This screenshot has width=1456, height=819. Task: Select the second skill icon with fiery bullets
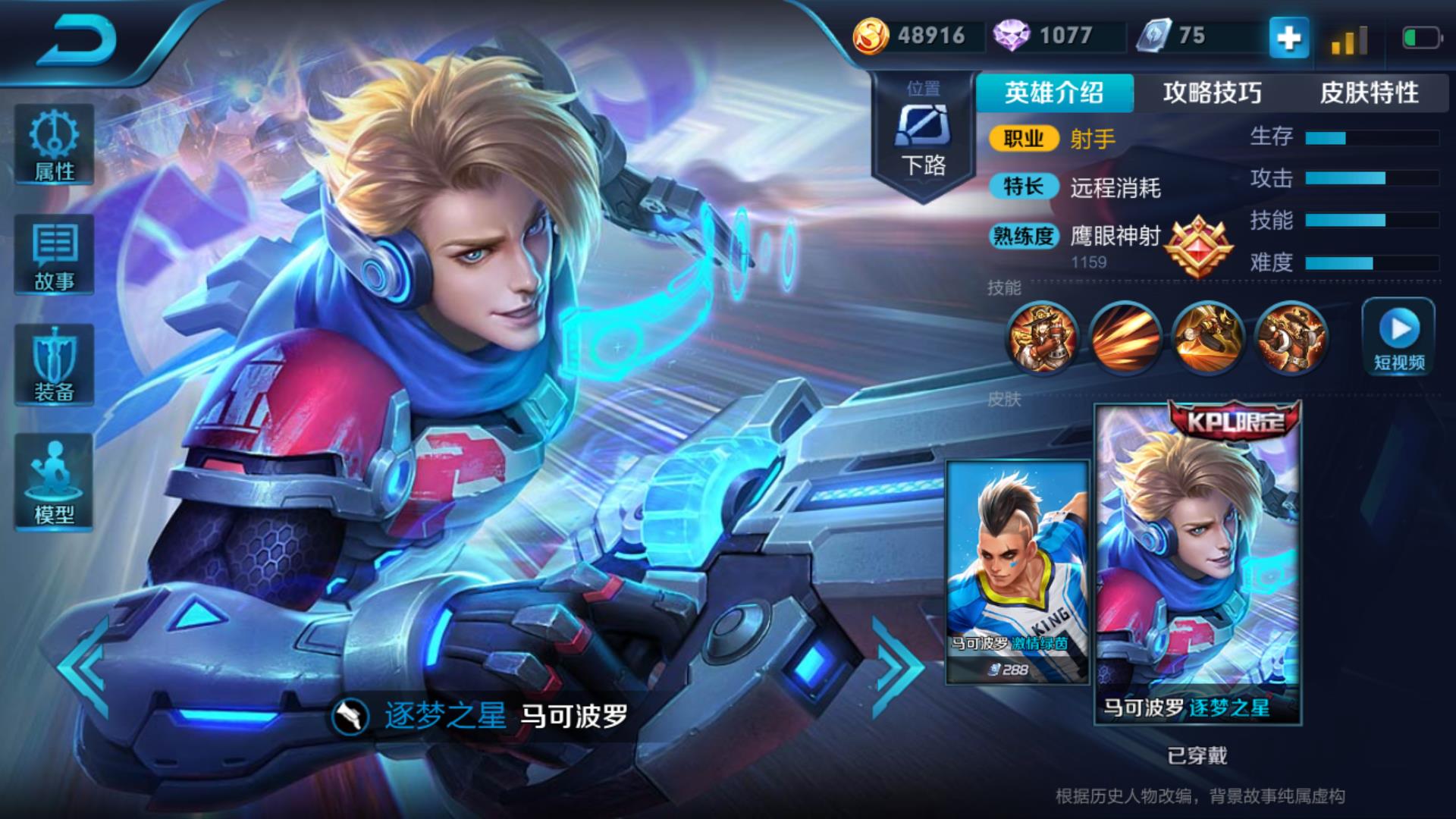(x=1125, y=338)
